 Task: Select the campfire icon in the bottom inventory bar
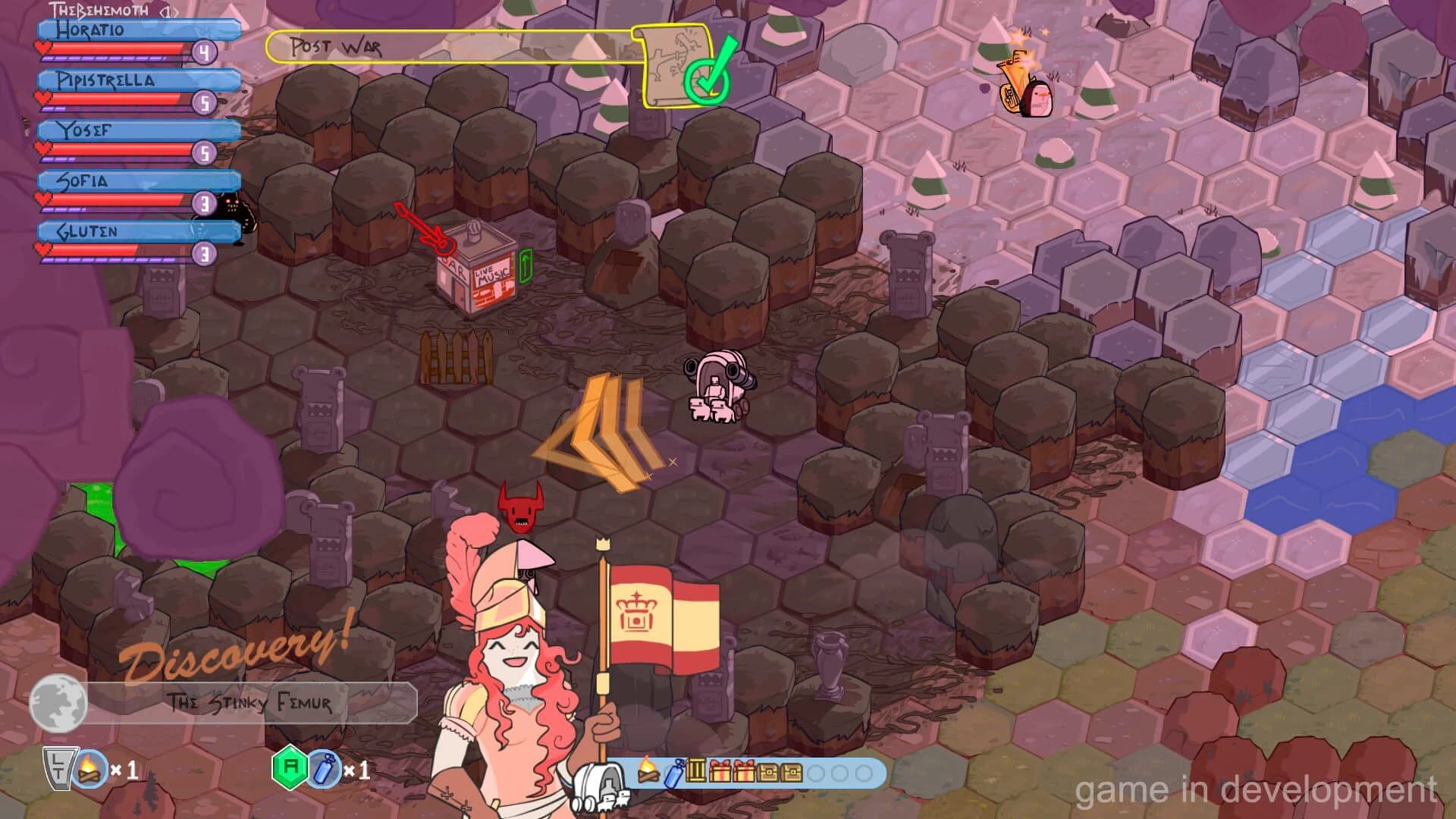coord(648,772)
